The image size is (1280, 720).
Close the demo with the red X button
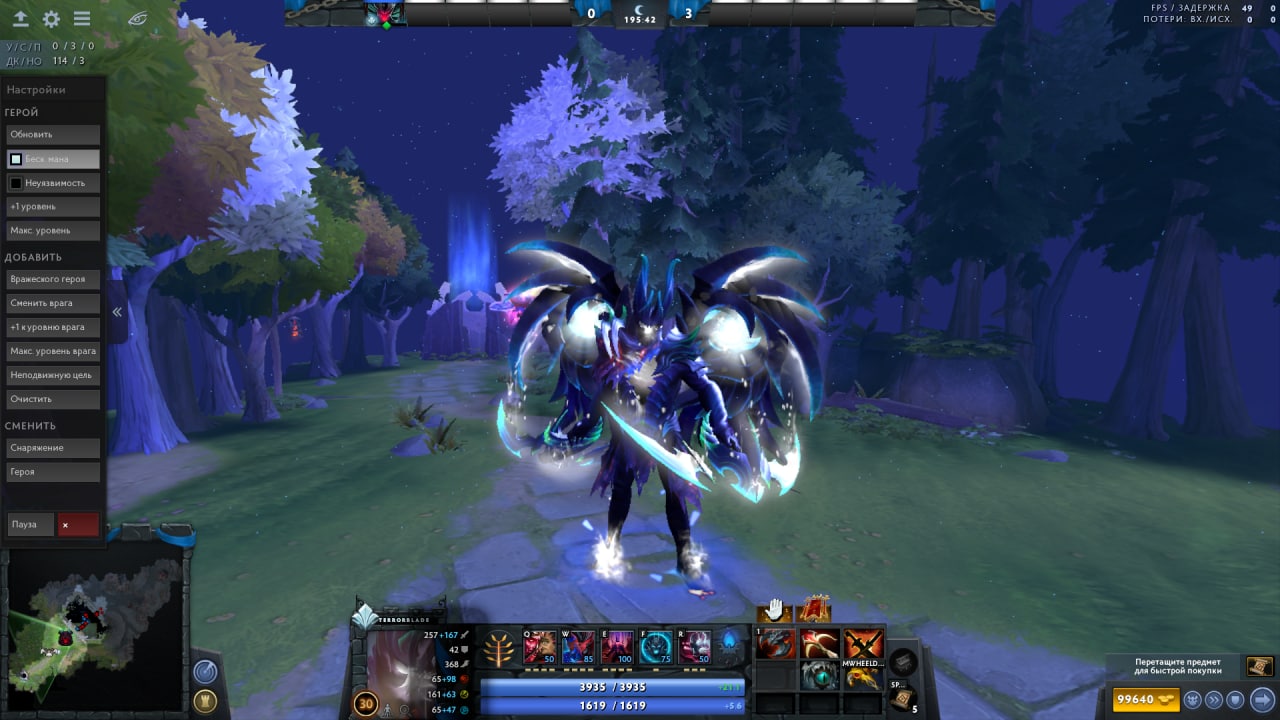click(x=78, y=524)
